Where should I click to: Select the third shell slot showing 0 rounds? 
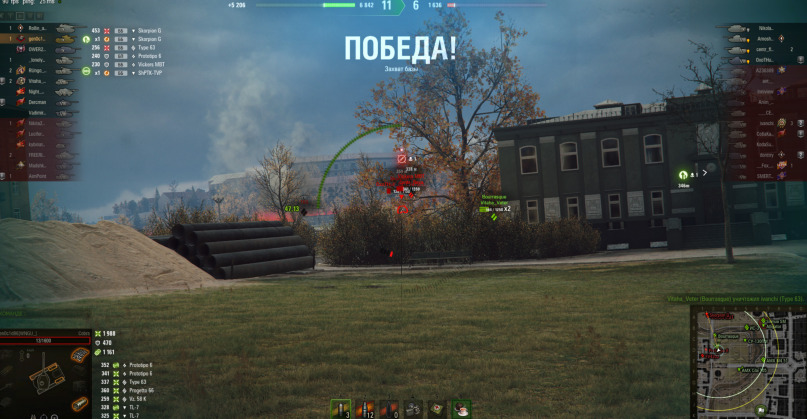click(391, 408)
